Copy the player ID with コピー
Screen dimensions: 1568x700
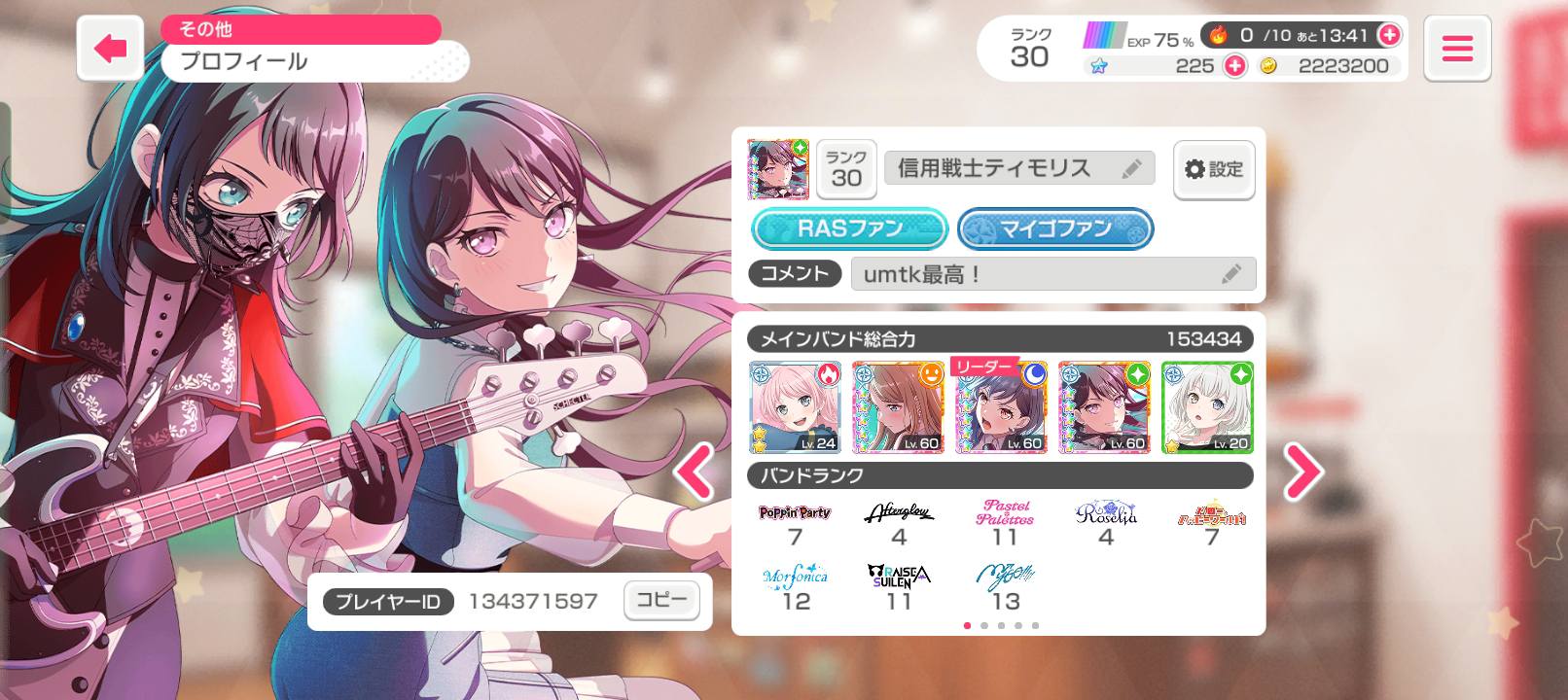[x=661, y=600]
